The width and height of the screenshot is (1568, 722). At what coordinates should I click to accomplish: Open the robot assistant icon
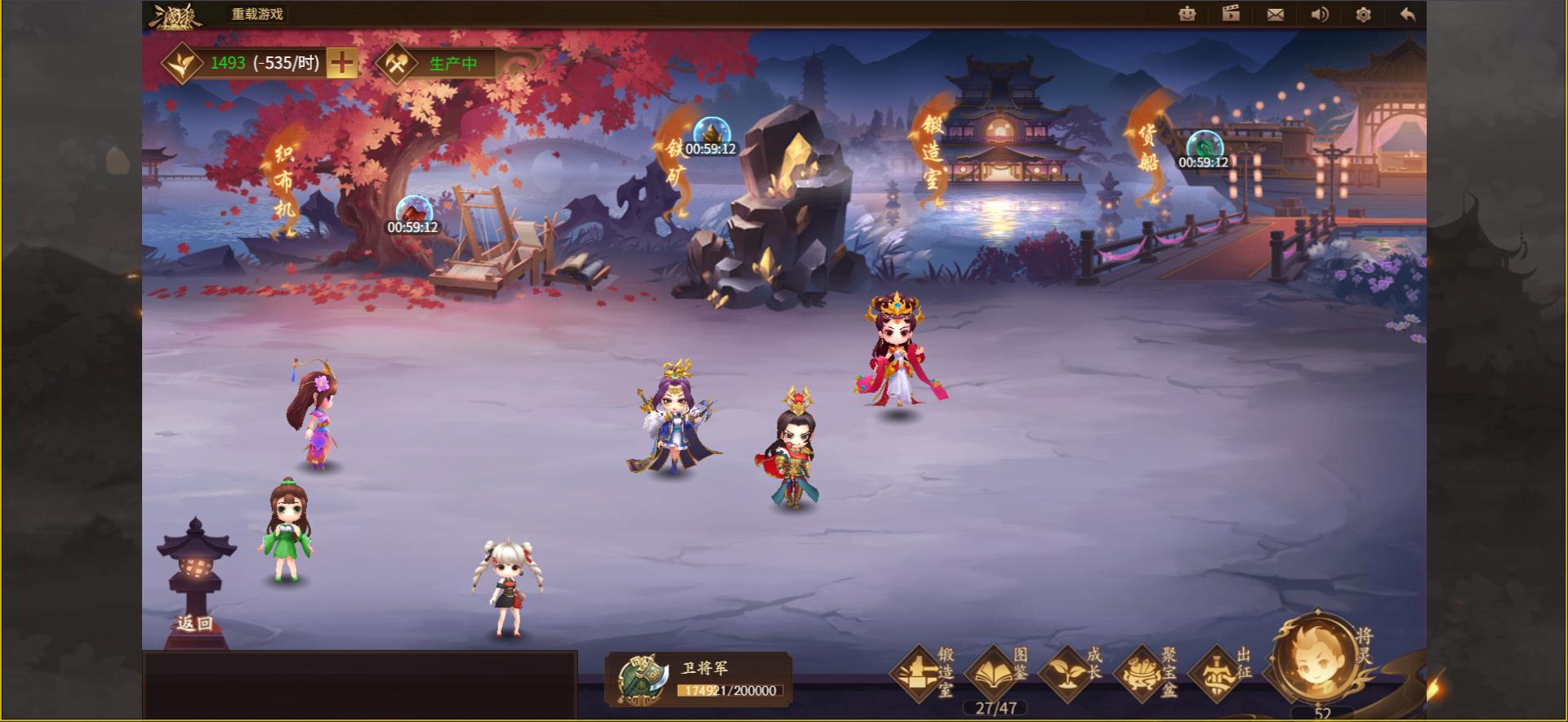1186,14
